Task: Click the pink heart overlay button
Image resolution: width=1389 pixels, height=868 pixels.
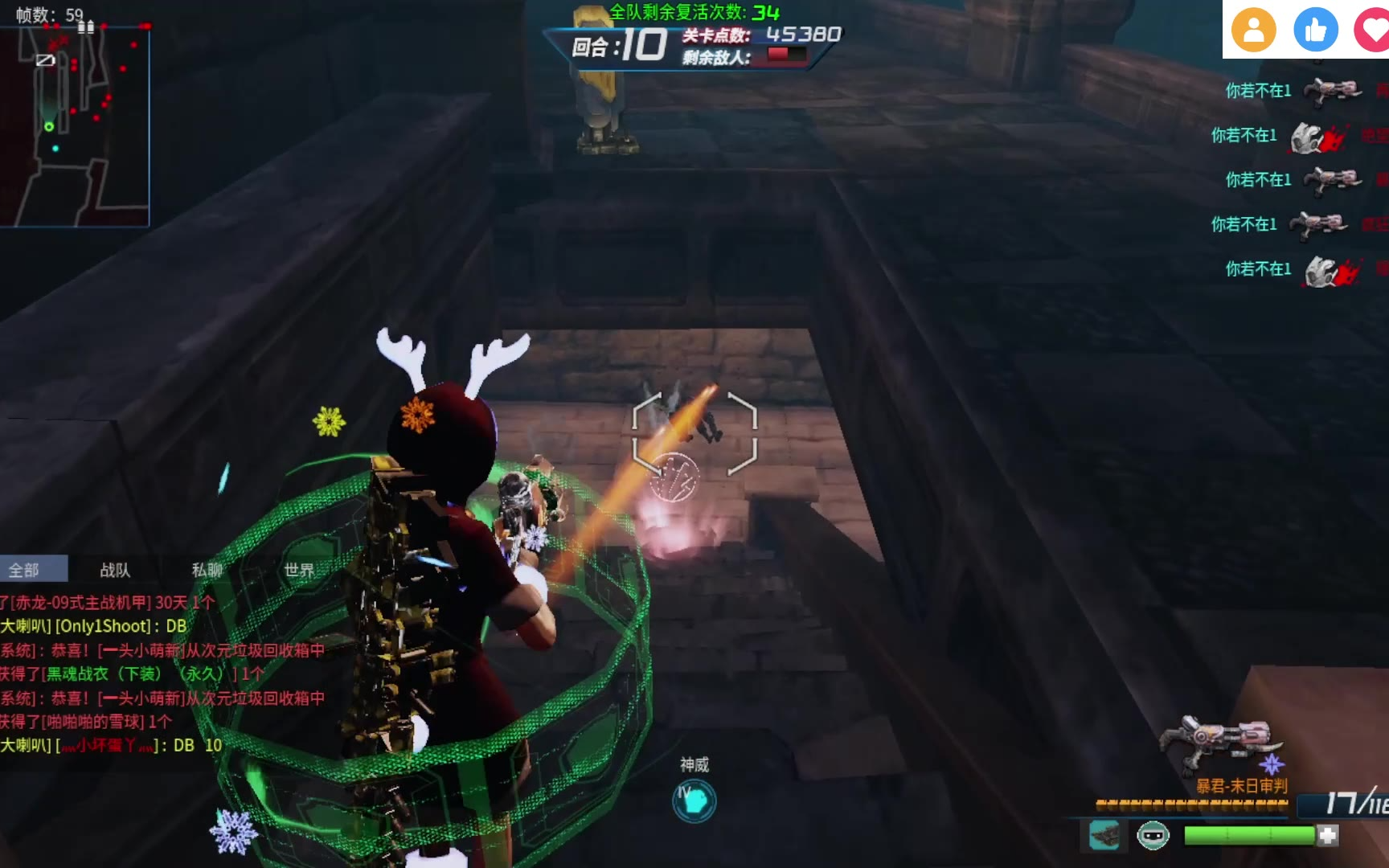Action: coord(1372,31)
